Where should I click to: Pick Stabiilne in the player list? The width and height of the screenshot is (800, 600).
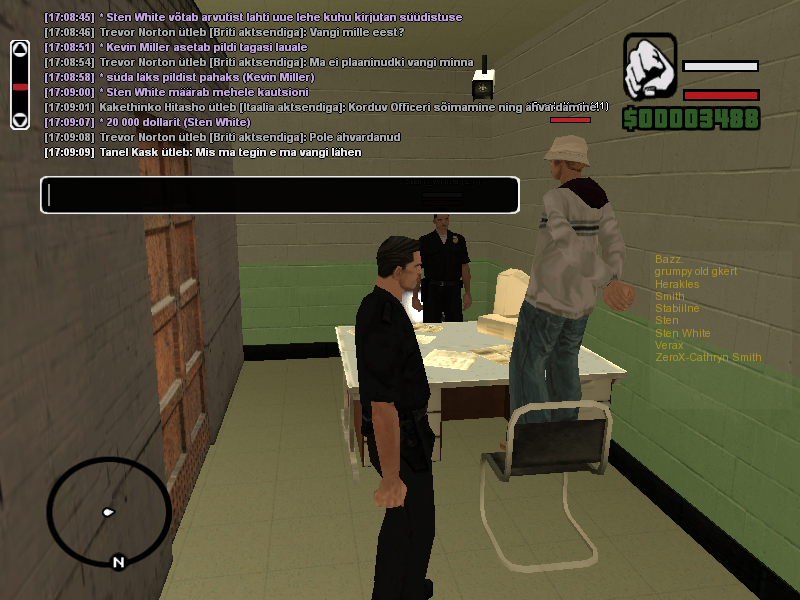pos(677,308)
